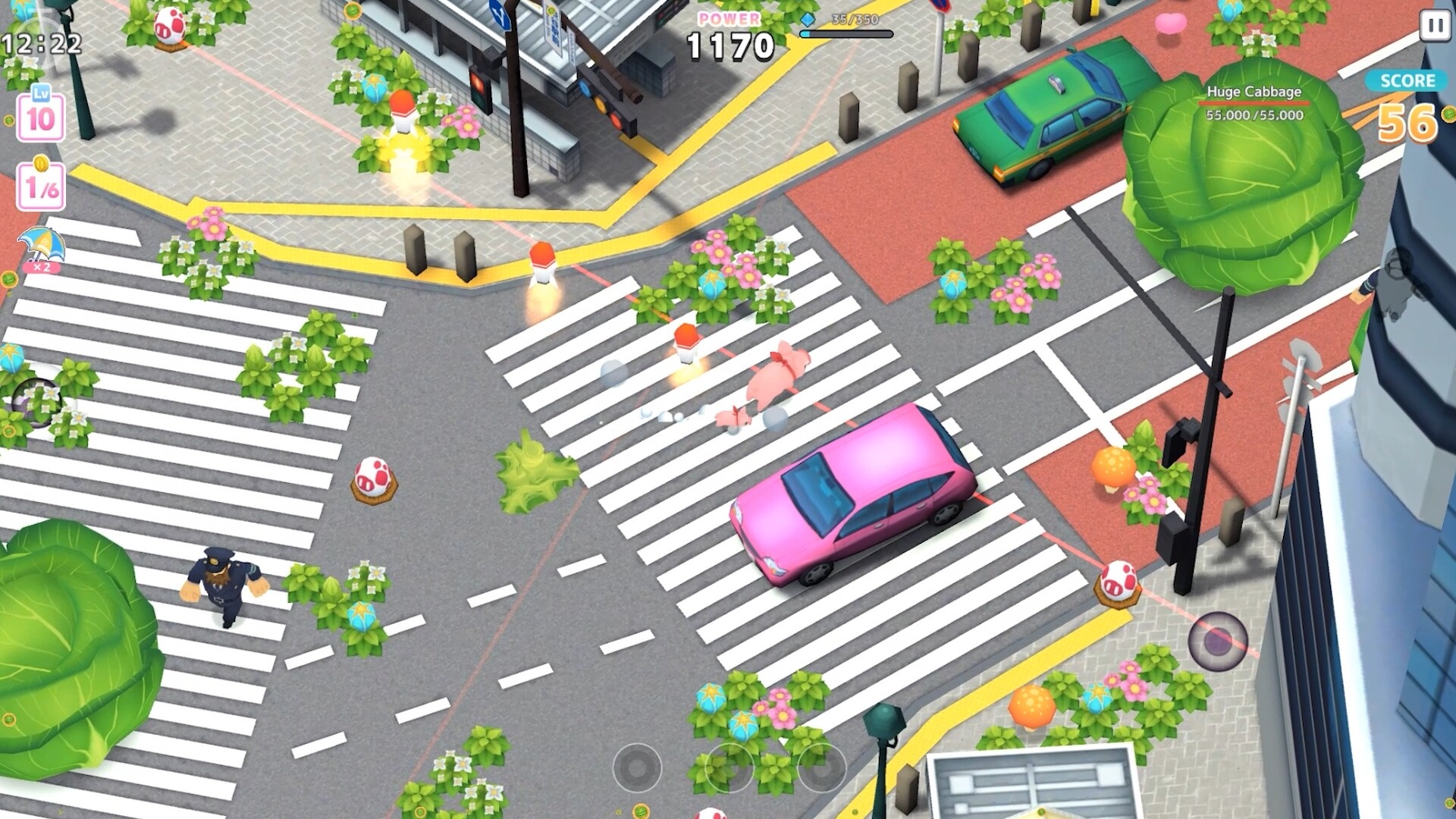
Task: Tap the Huge Cabbage health bar
Action: tap(1254, 102)
